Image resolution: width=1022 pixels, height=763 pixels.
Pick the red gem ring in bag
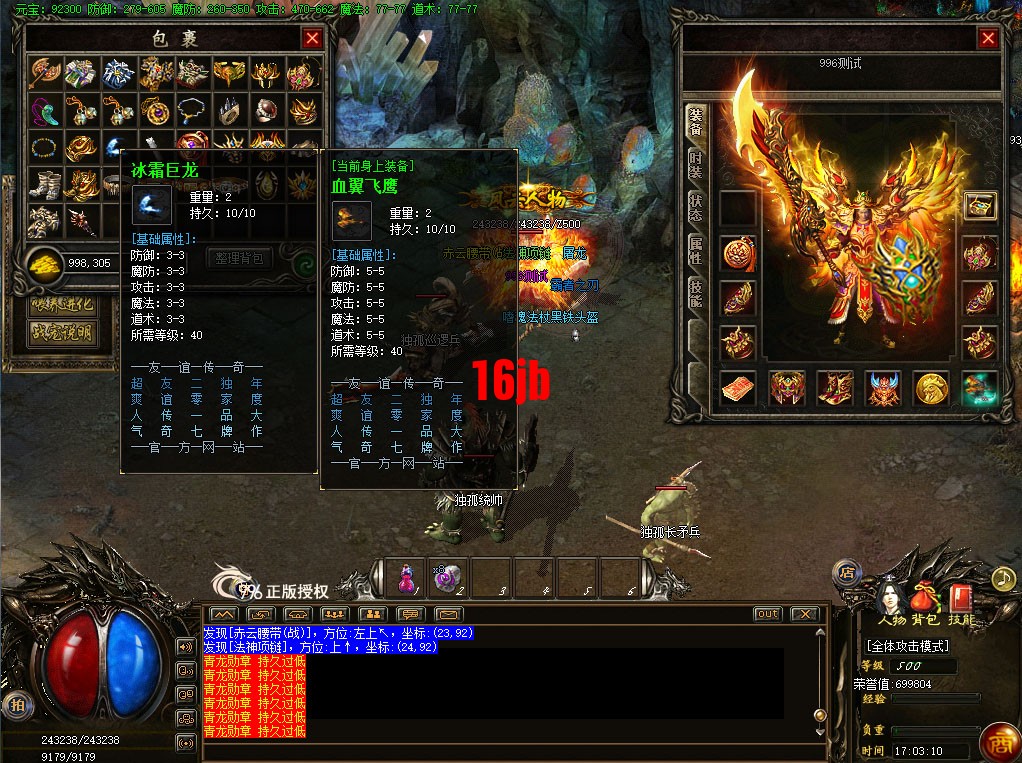point(264,109)
